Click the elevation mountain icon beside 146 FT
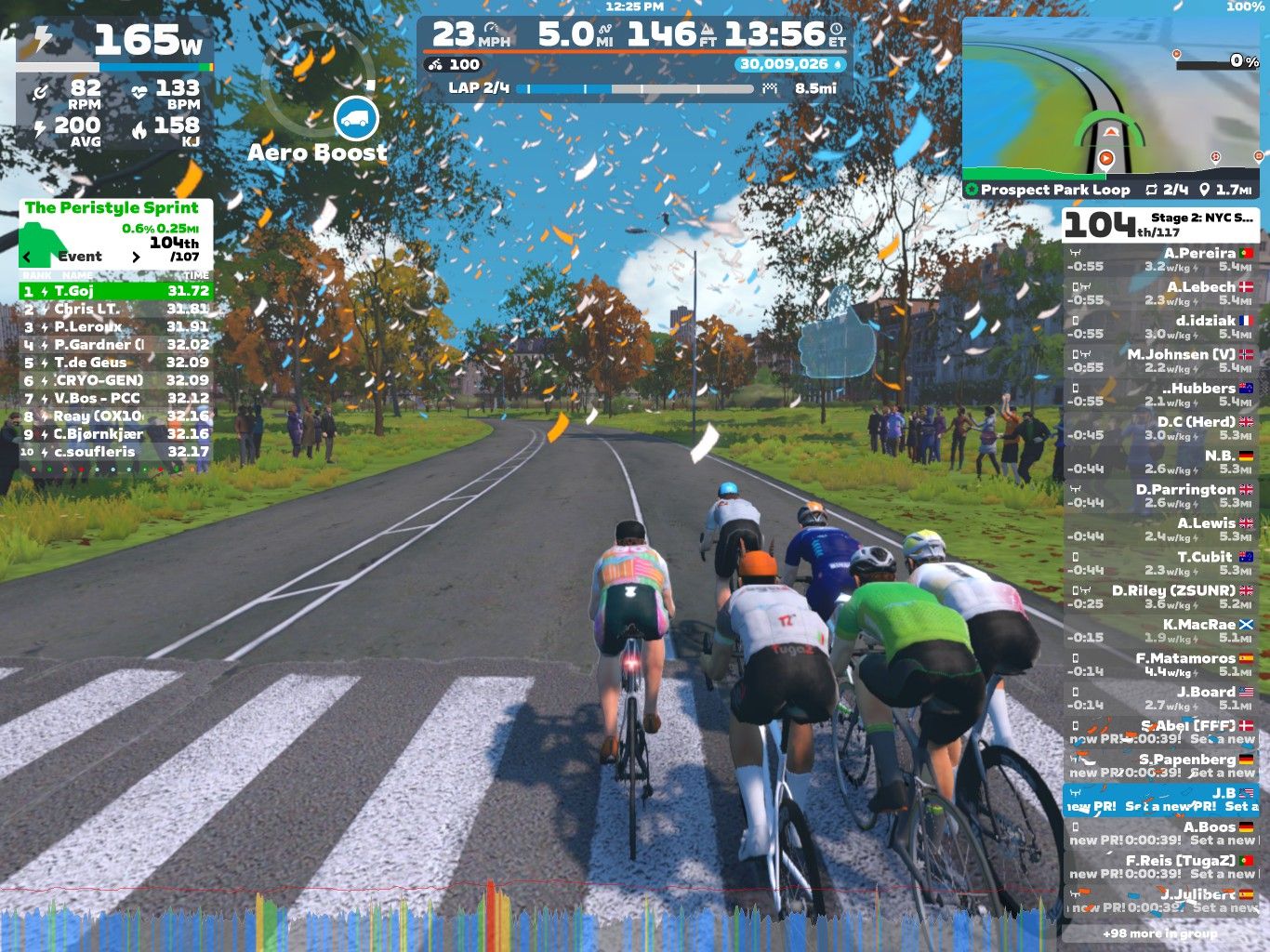 coord(707,33)
